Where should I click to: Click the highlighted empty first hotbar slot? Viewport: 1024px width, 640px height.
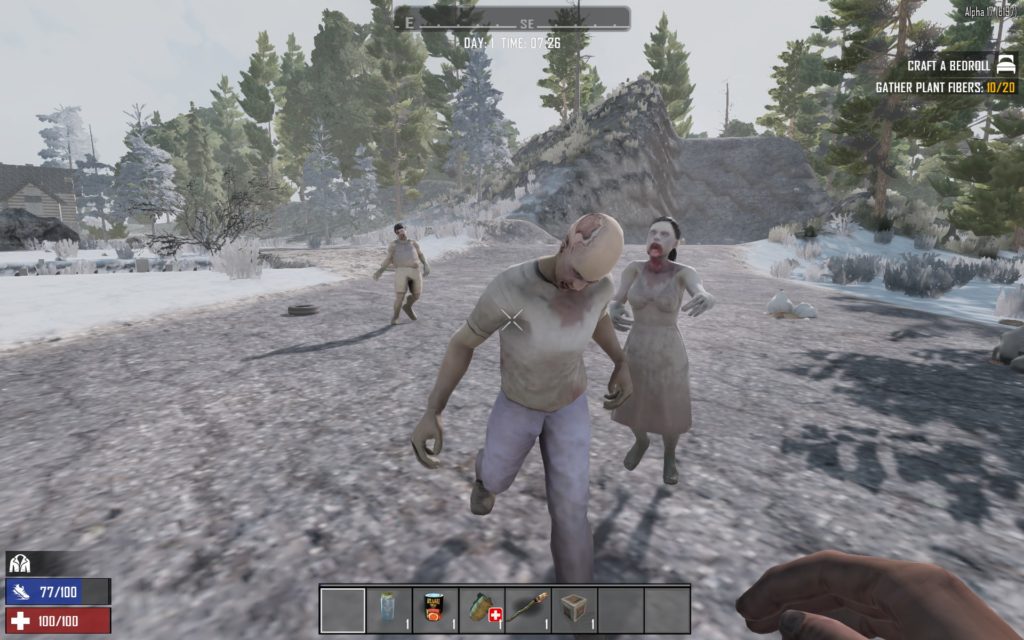(x=343, y=609)
